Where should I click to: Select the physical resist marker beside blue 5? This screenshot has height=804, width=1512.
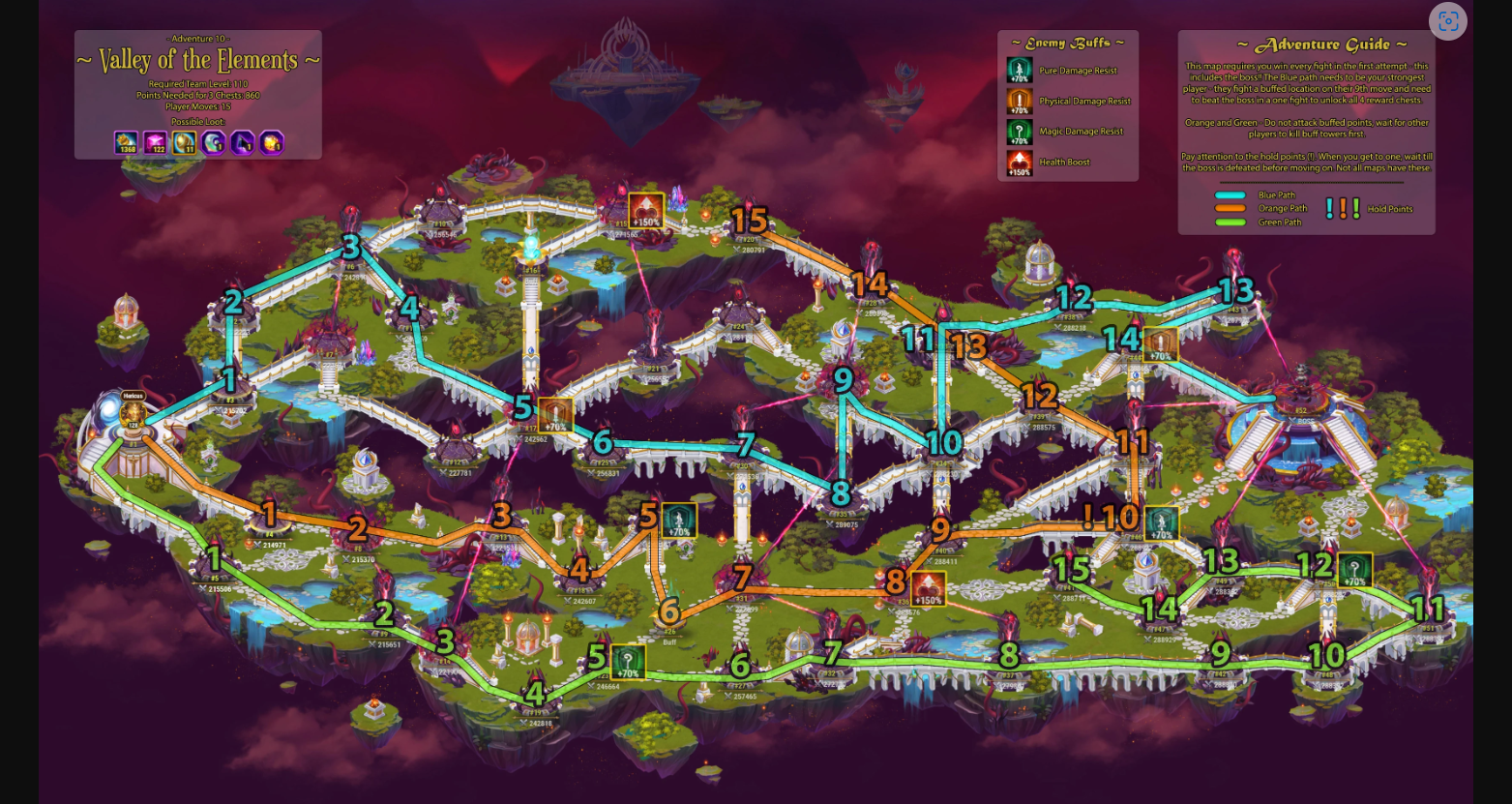click(555, 415)
